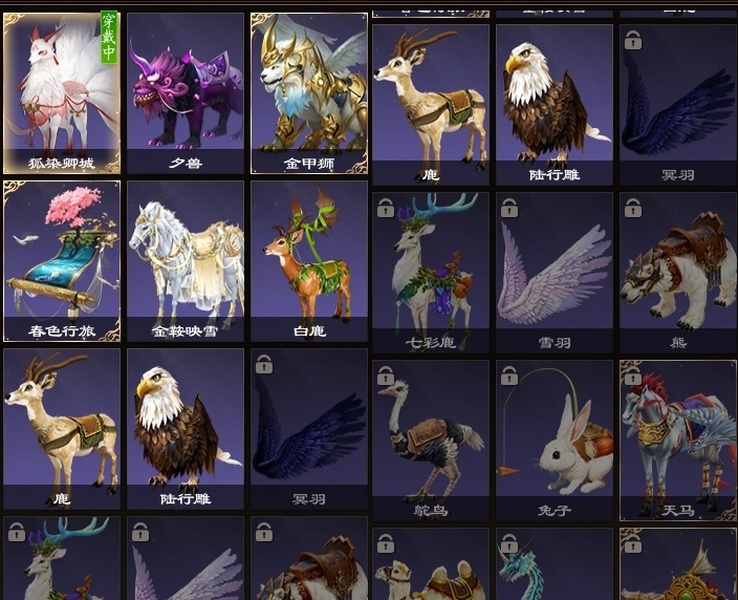The height and width of the screenshot is (600, 738).
Task: Choose the purple 夕兽 beast mount
Action: click(186, 92)
